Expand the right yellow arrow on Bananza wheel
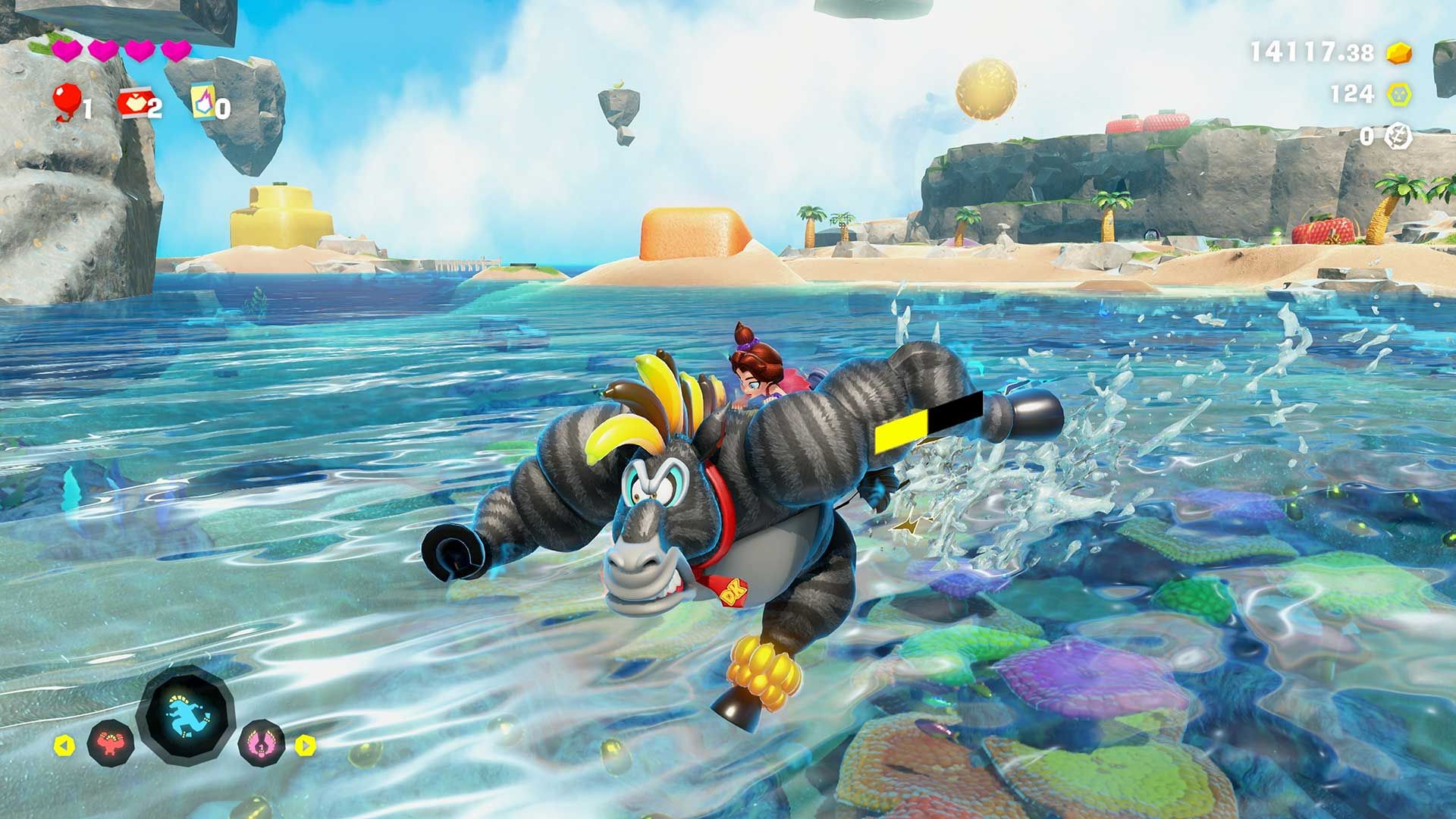The width and height of the screenshot is (1456, 819). tap(306, 747)
